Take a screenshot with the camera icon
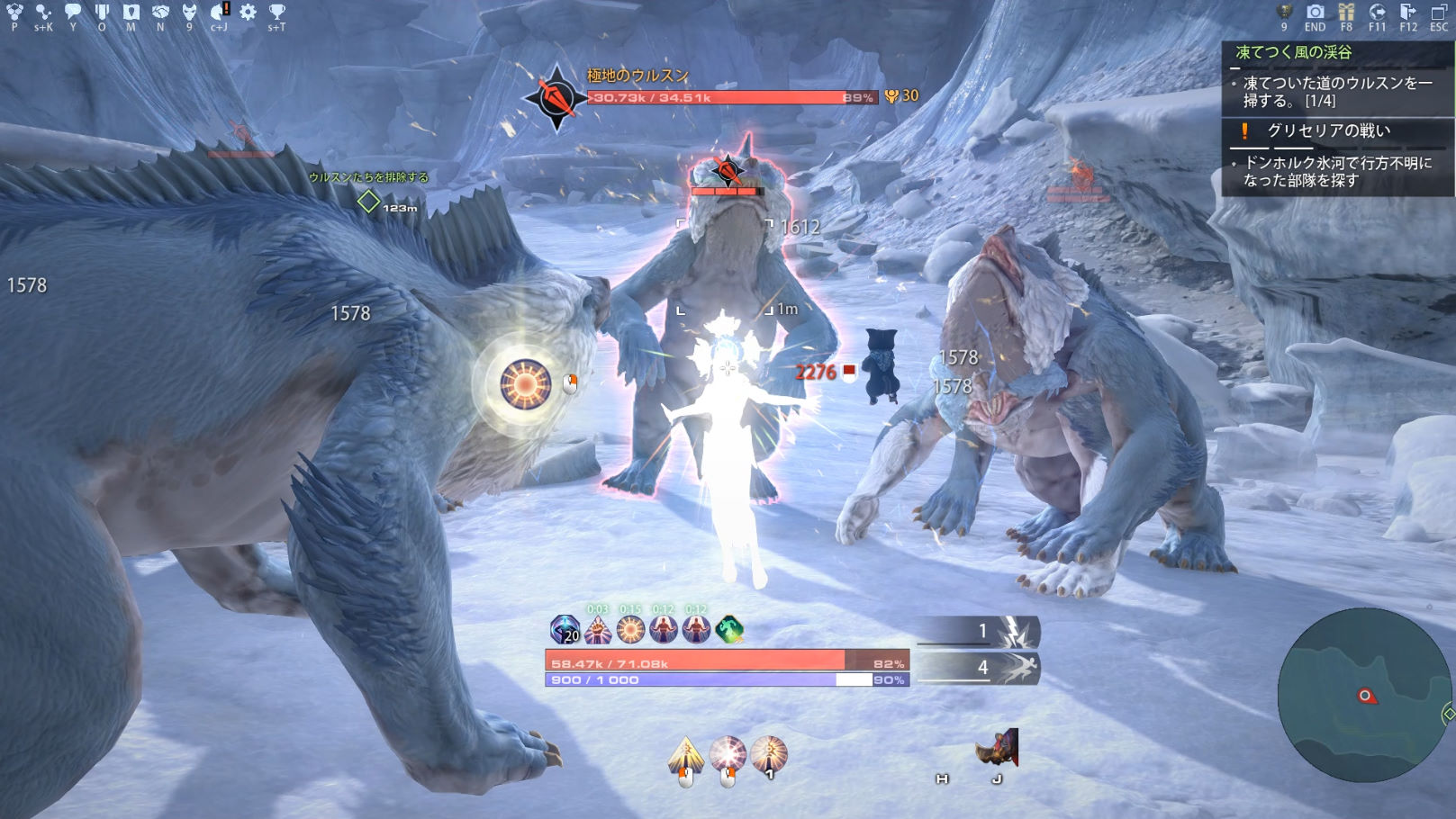The width and height of the screenshot is (1456, 819). click(x=1316, y=12)
